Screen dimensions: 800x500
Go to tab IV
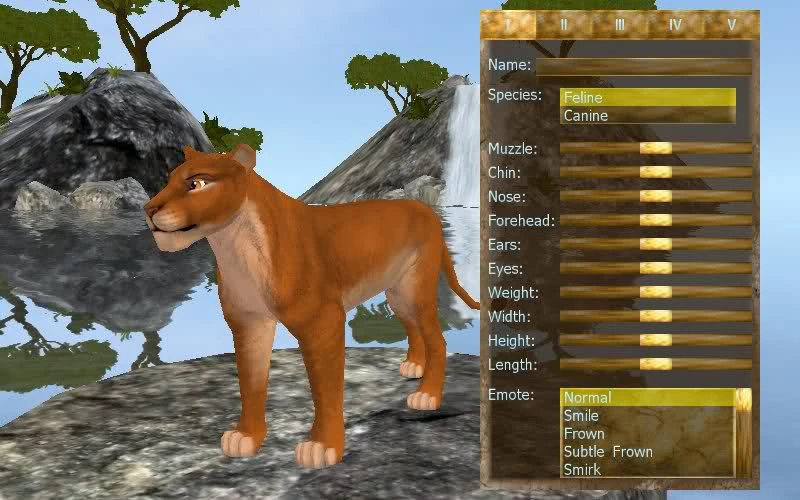[x=676, y=23]
